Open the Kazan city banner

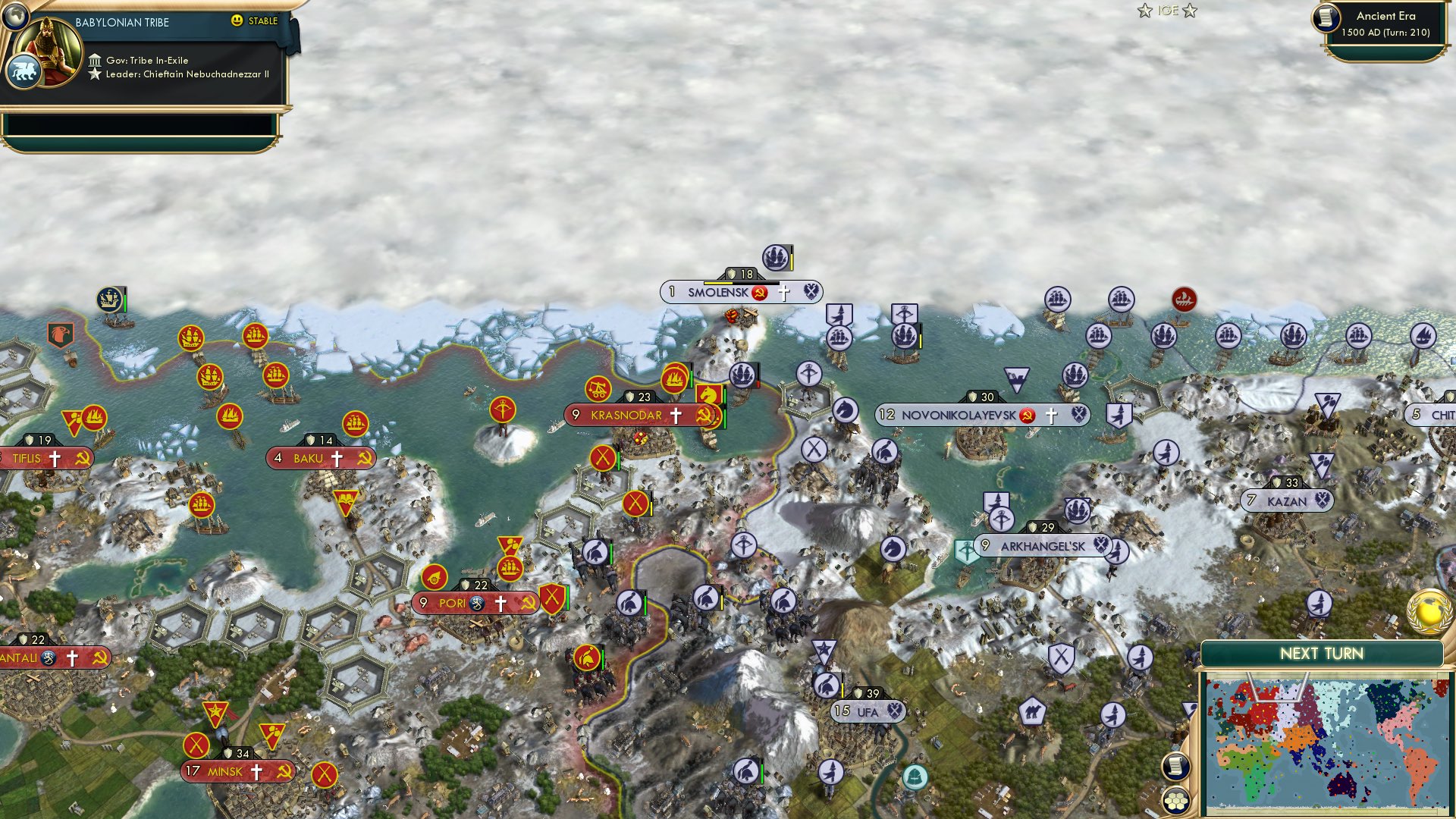(x=1286, y=500)
